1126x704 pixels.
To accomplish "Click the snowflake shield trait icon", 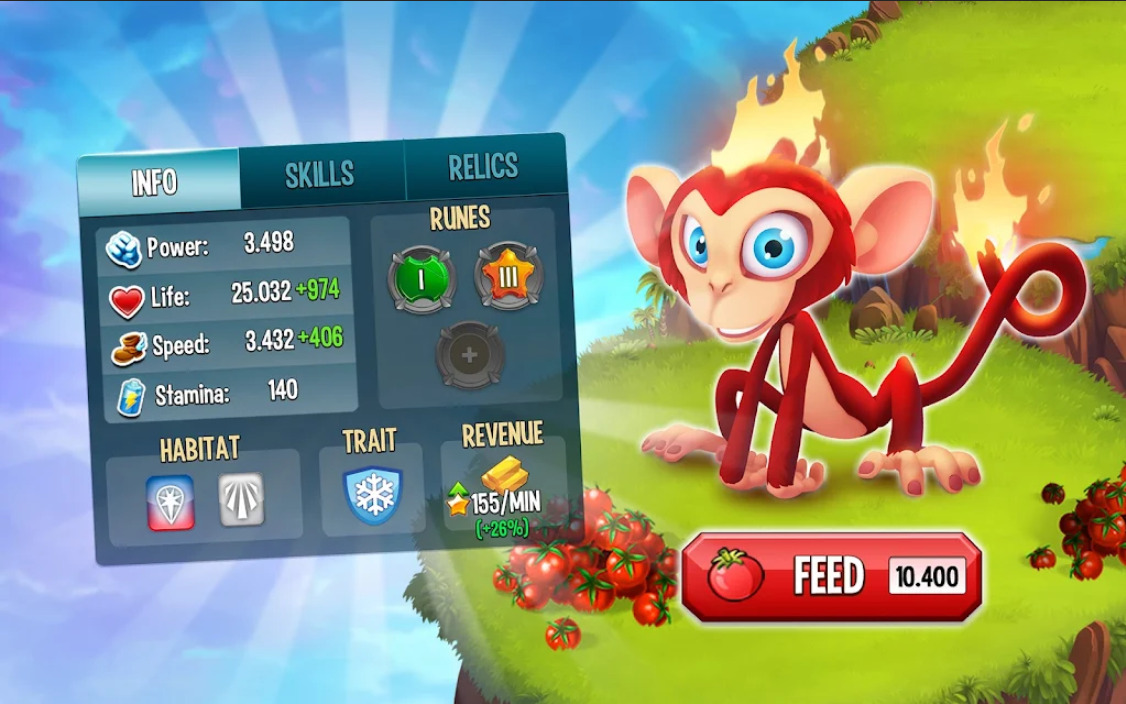I will pyautogui.click(x=373, y=495).
